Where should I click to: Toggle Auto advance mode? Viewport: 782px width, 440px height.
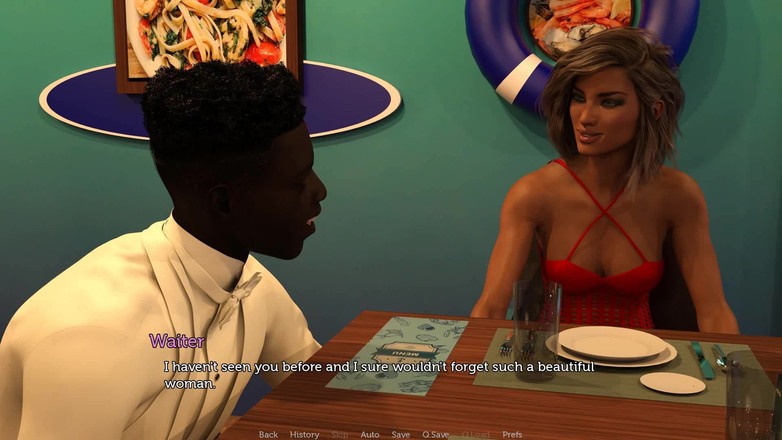pyautogui.click(x=370, y=434)
